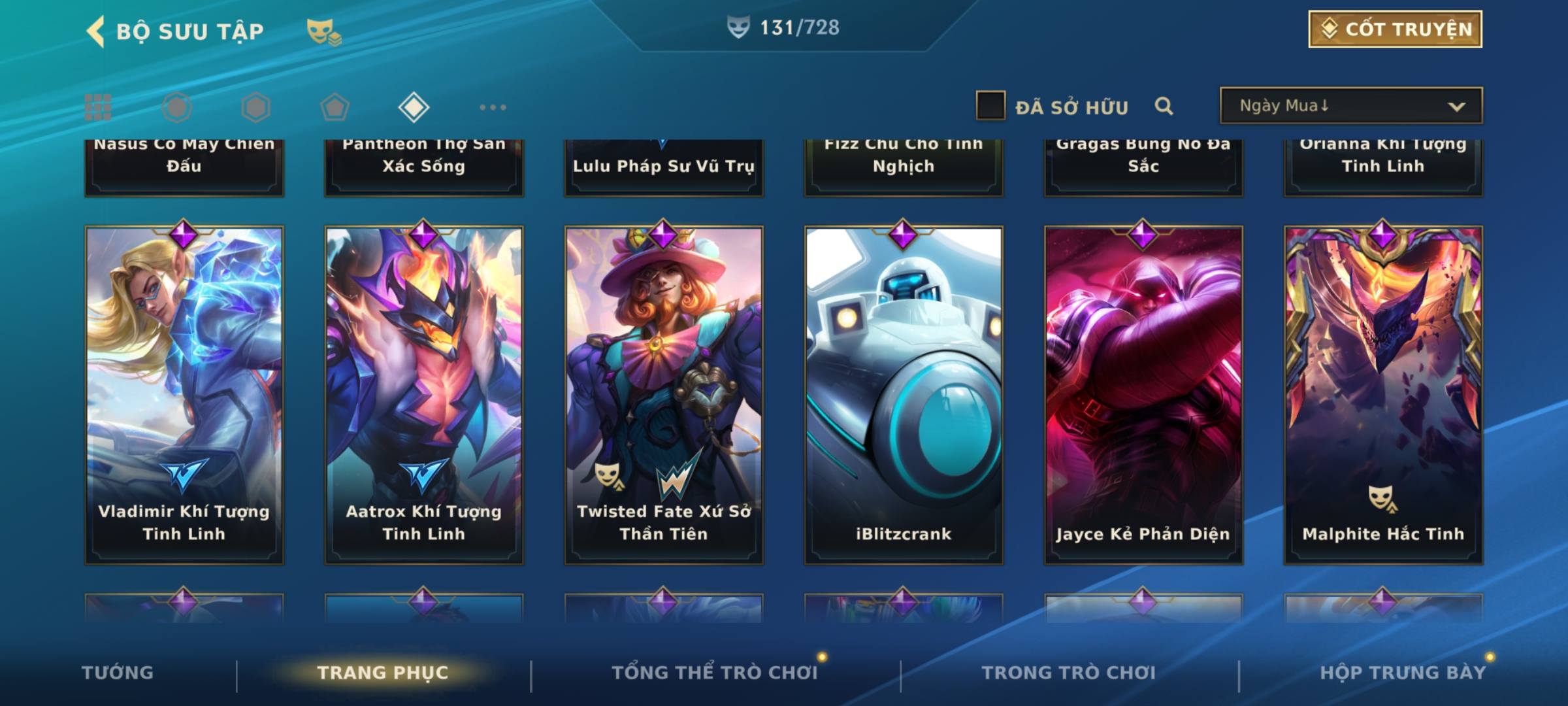Open the skin search magnifier
Screen dimensions: 1568x706
[1164, 106]
